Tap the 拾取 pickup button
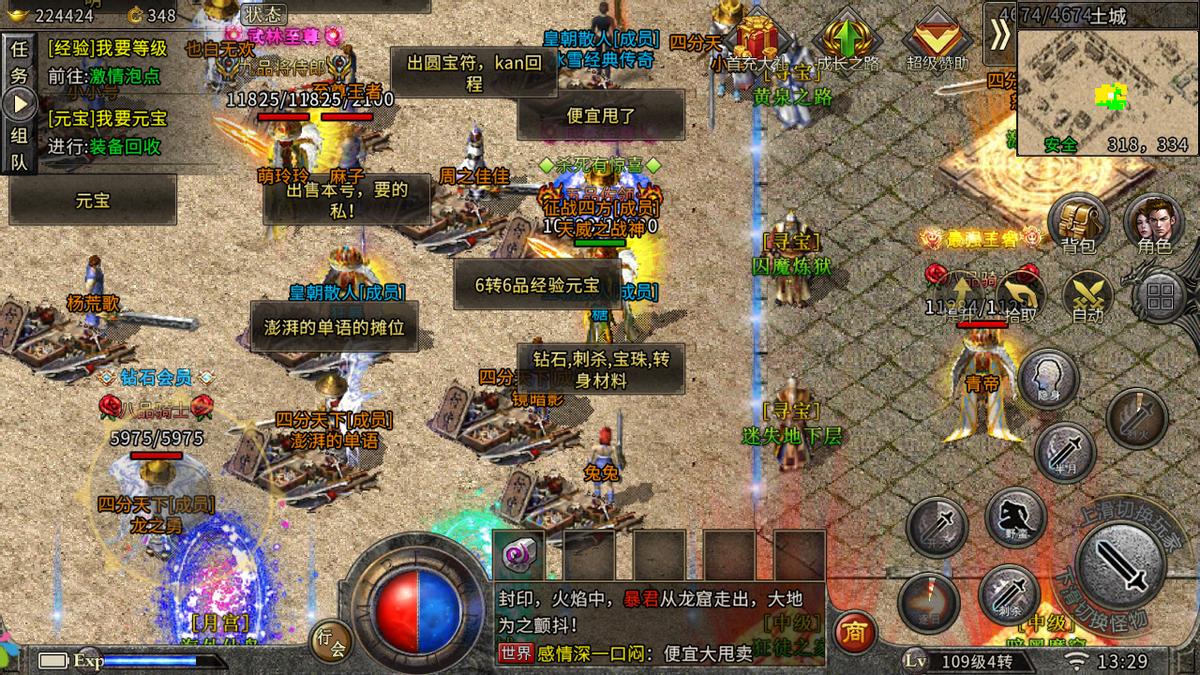The width and height of the screenshot is (1200, 675). click(1020, 297)
